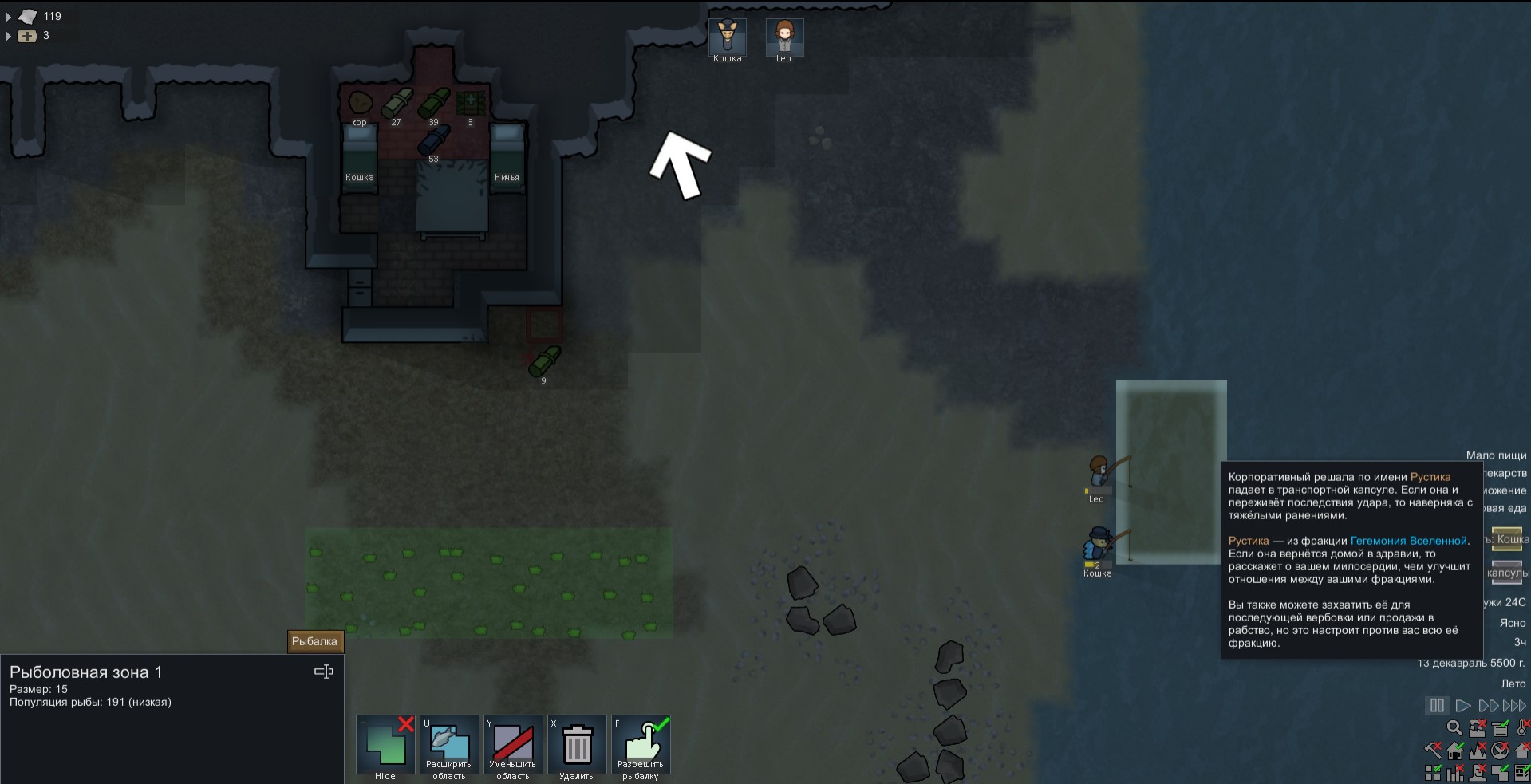Toggle the bar chart overlay icon
Image resolution: width=1531 pixels, height=784 pixels.
coord(1455,773)
